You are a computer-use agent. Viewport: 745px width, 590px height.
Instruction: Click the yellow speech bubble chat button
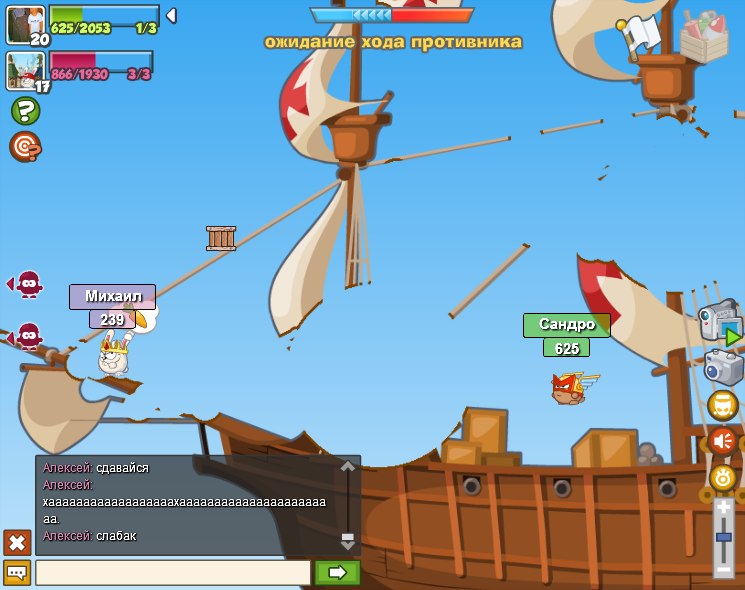pyautogui.click(x=17, y=572)
